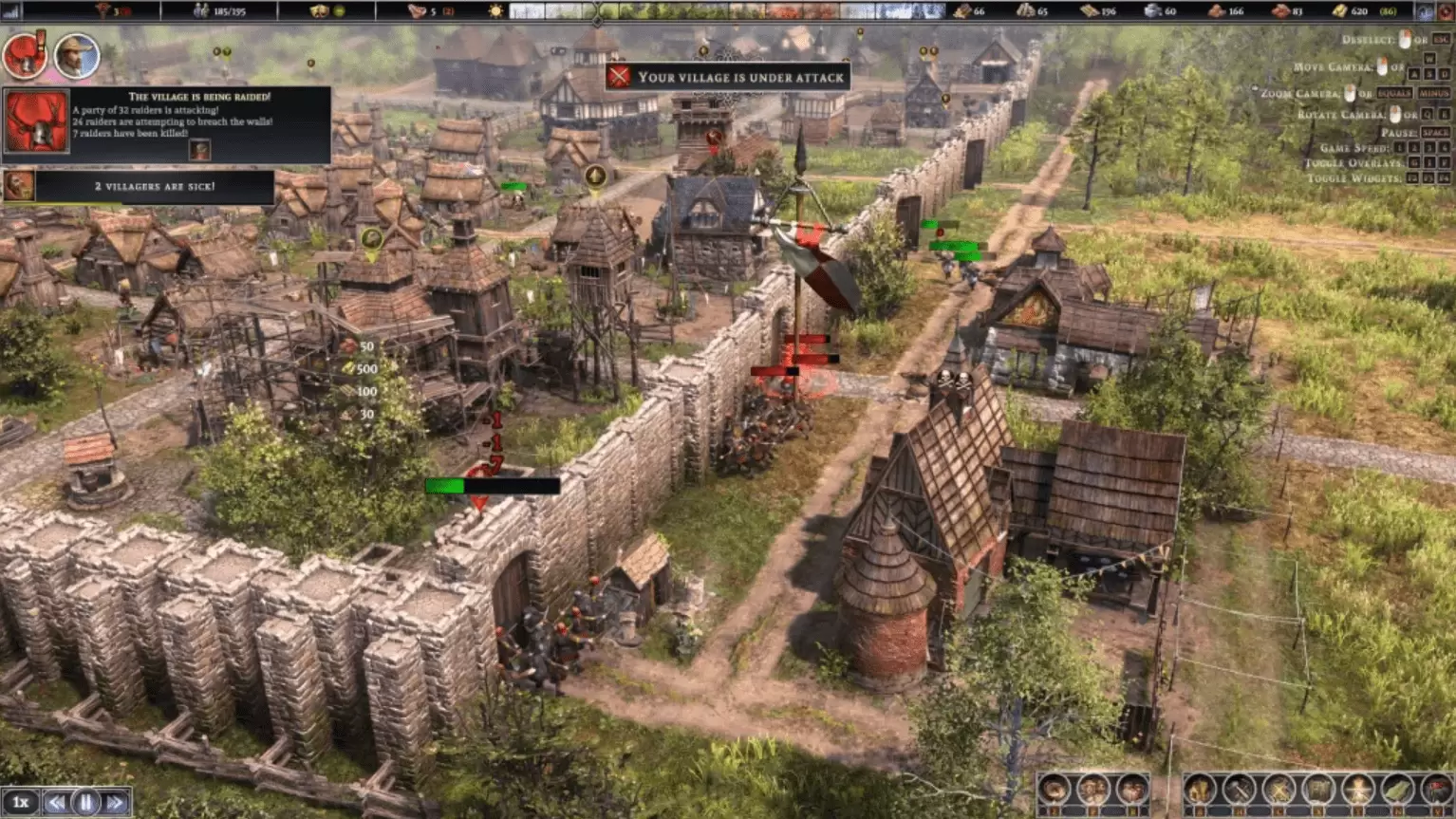
Task: Click the Your Village Is Under Attack banner
Action: [727, 77]
